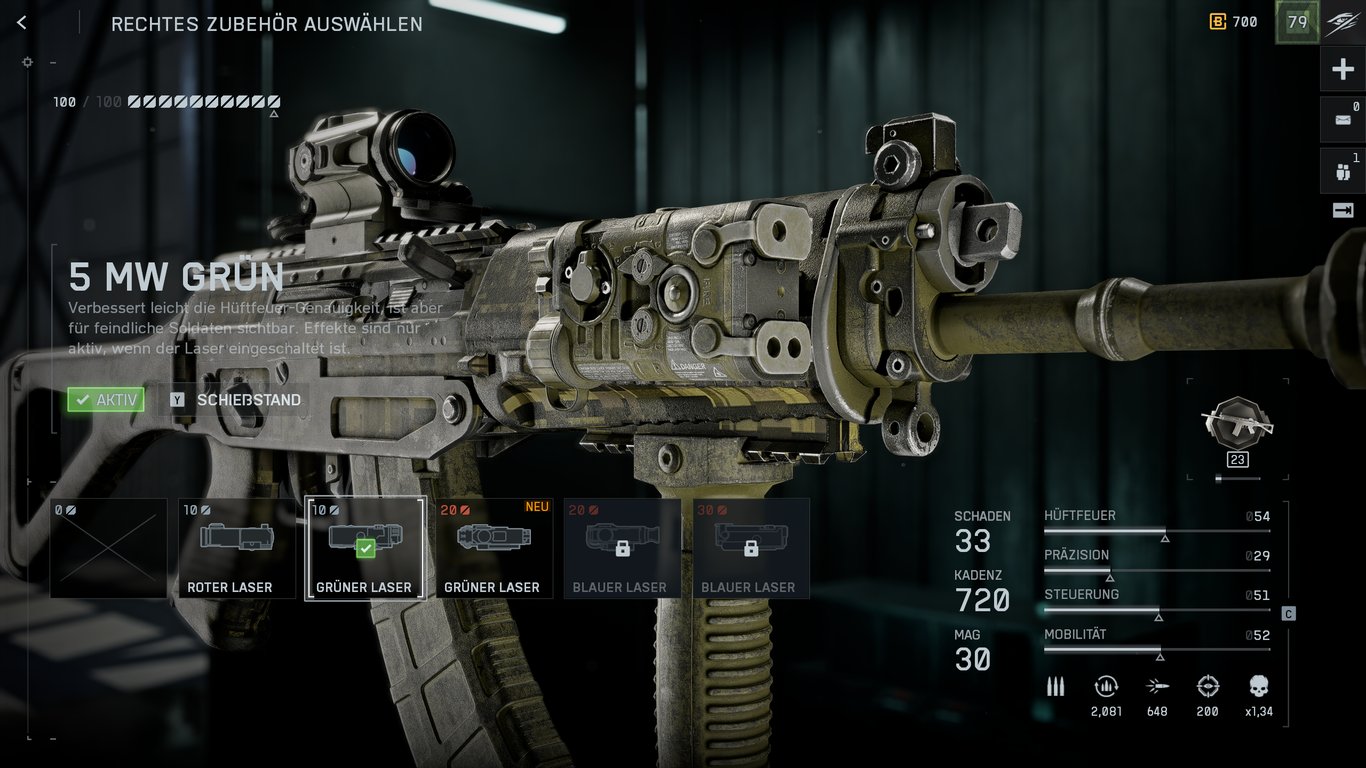Open the player level 79 badge
This screenshot has height=768, width=1366.
(1297, 22)
